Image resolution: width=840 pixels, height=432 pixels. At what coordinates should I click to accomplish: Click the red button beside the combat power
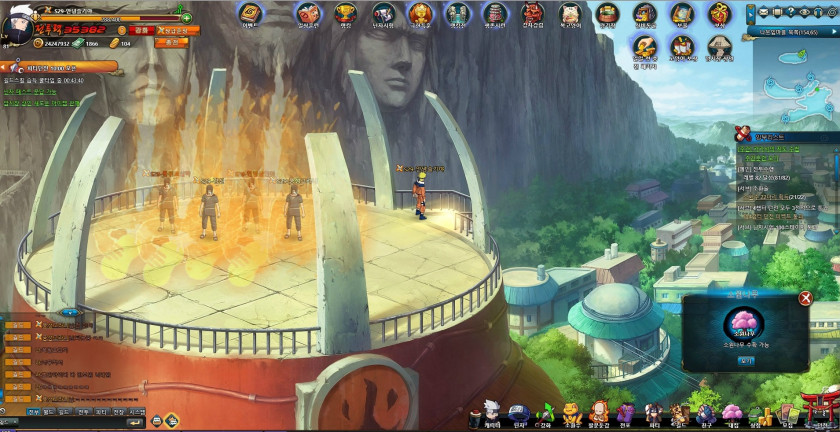pos(141,31)
